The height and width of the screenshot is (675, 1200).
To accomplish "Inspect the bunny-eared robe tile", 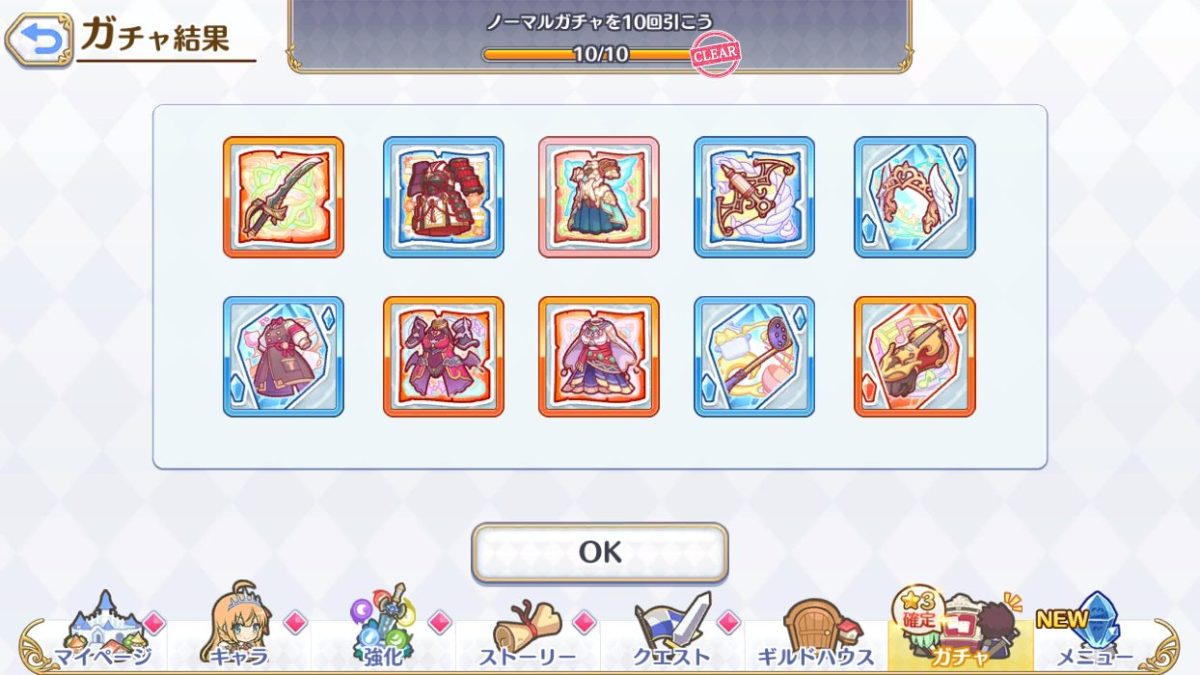I will 599,356.
